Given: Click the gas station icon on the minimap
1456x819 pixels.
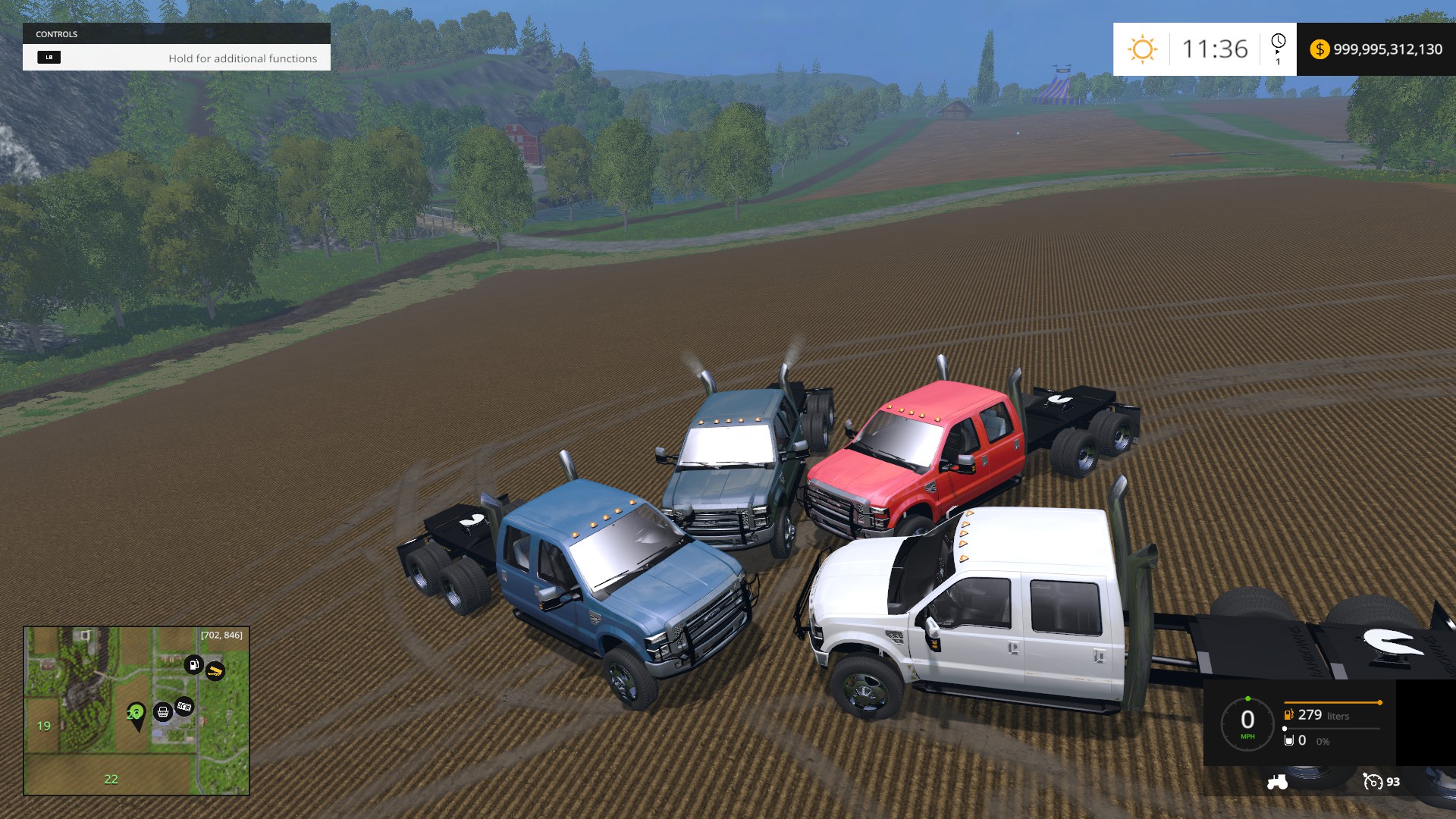Looking at the screenshot, I should 193,664.
